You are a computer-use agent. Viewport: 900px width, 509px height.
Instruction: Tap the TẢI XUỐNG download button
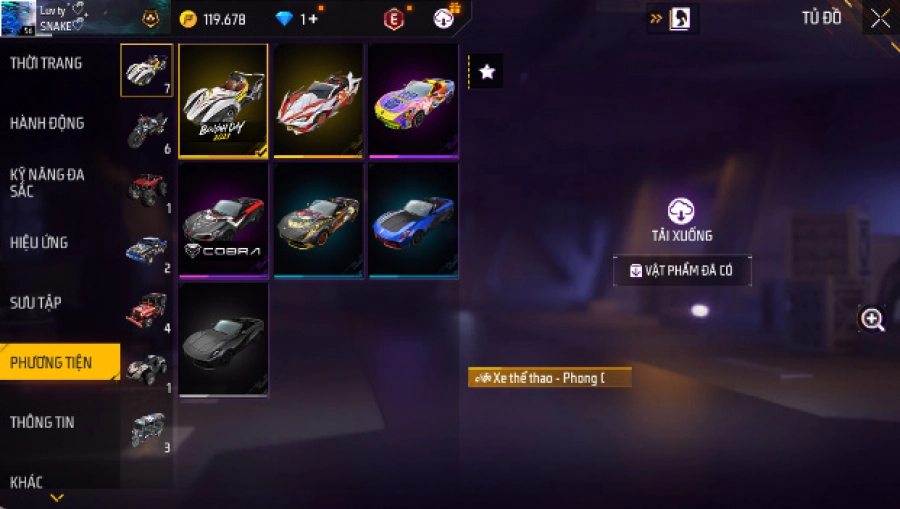click(681, 220)
